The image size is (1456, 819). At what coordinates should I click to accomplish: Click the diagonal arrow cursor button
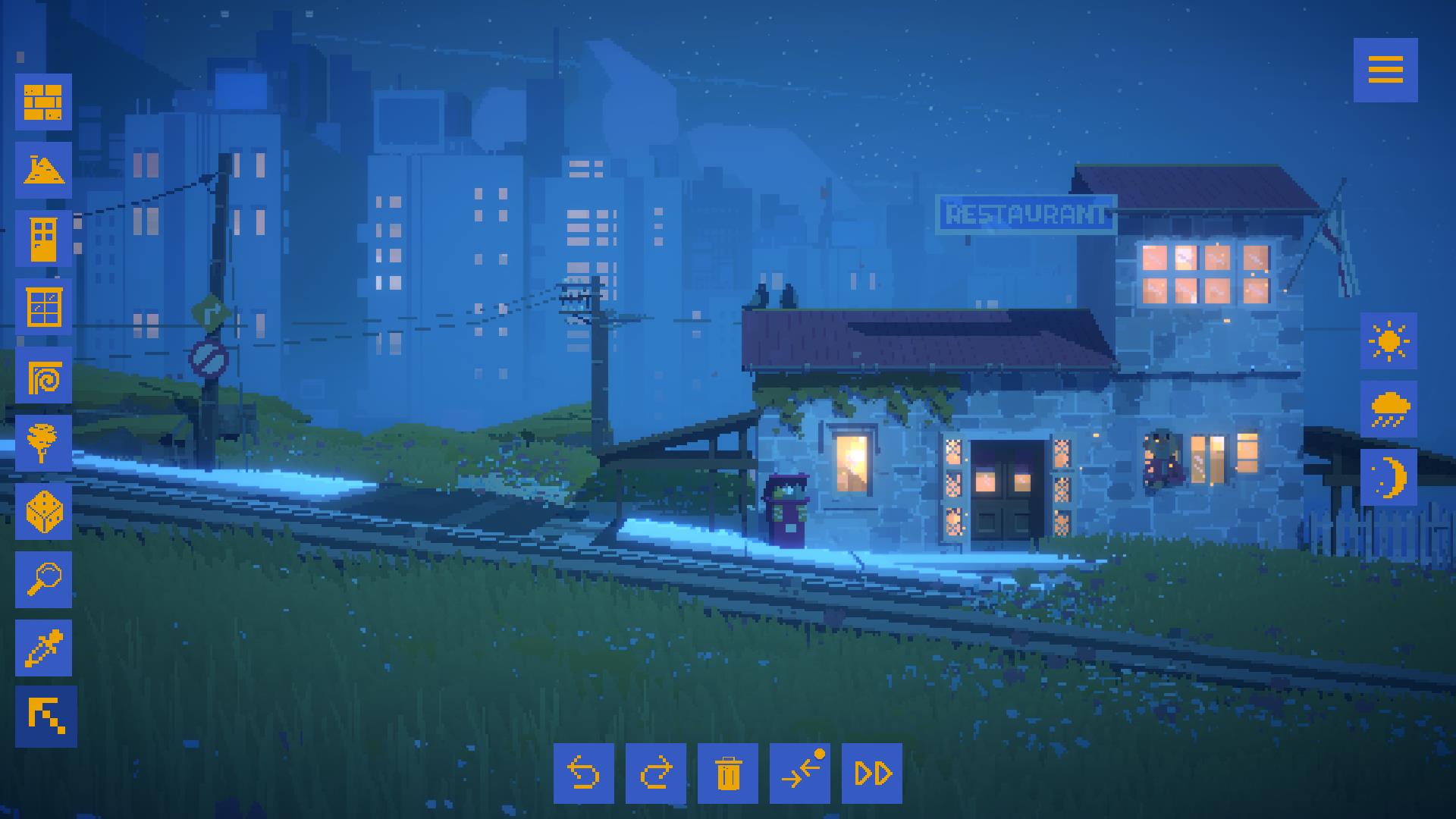pos(46,717)
